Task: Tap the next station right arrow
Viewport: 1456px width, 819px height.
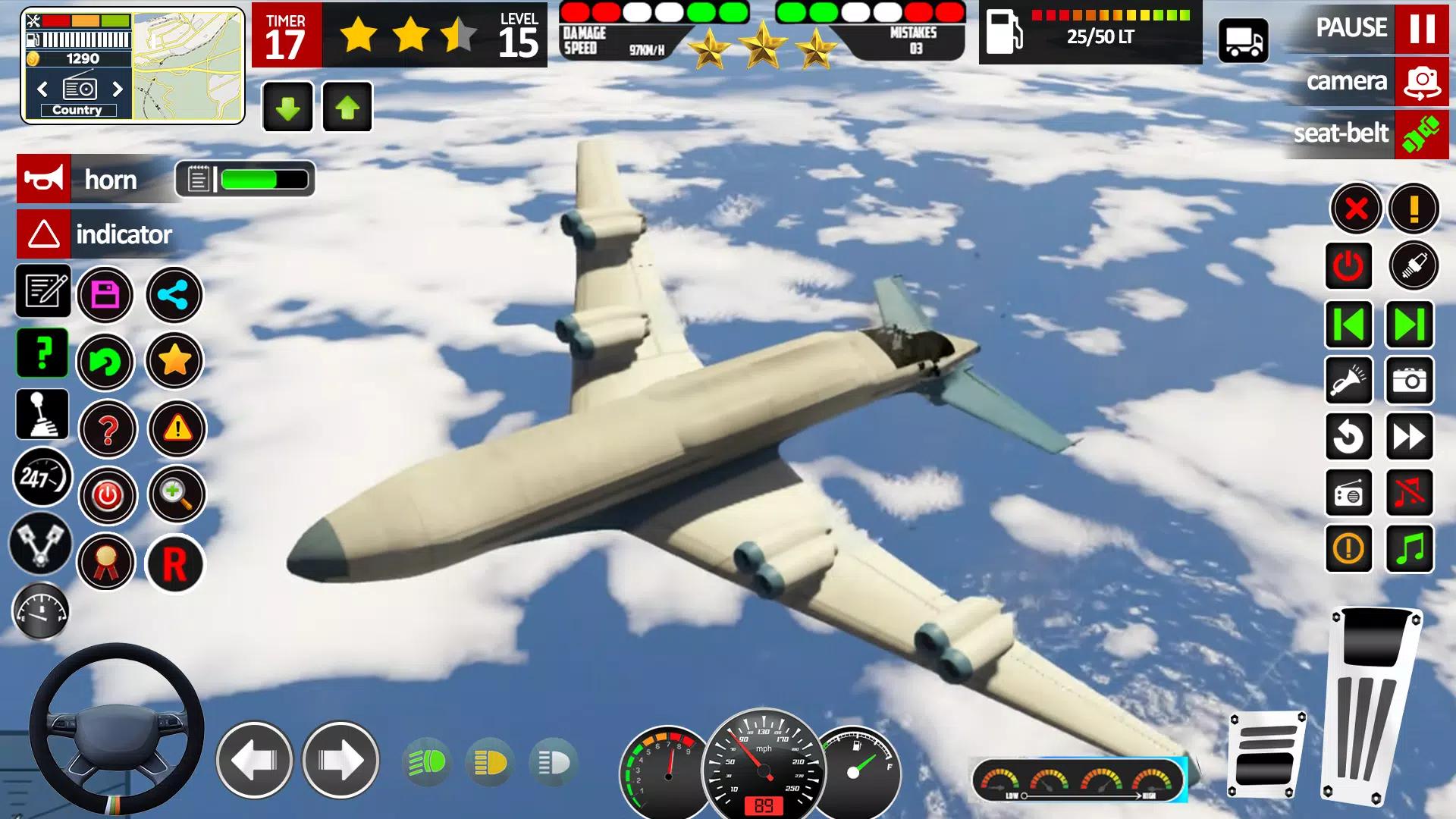Action: click(x=119, y=89)
